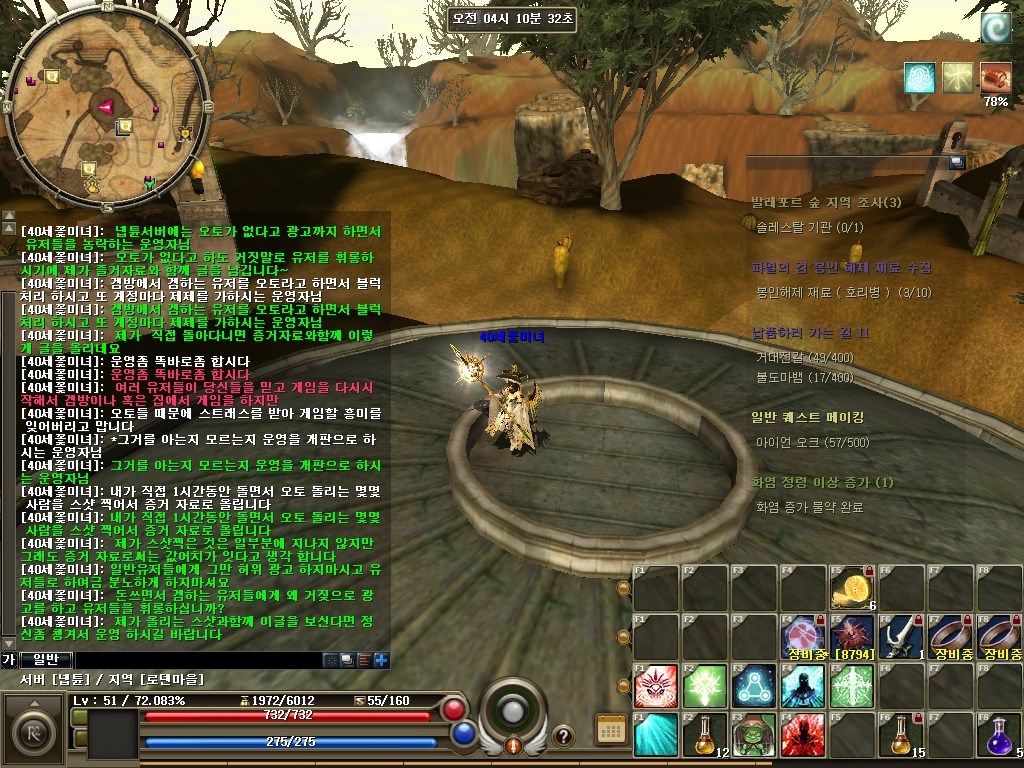The width and height of the screenshot is (1024, 768).
Task: Activate the red demon face skill
Action: pos(656,685)
